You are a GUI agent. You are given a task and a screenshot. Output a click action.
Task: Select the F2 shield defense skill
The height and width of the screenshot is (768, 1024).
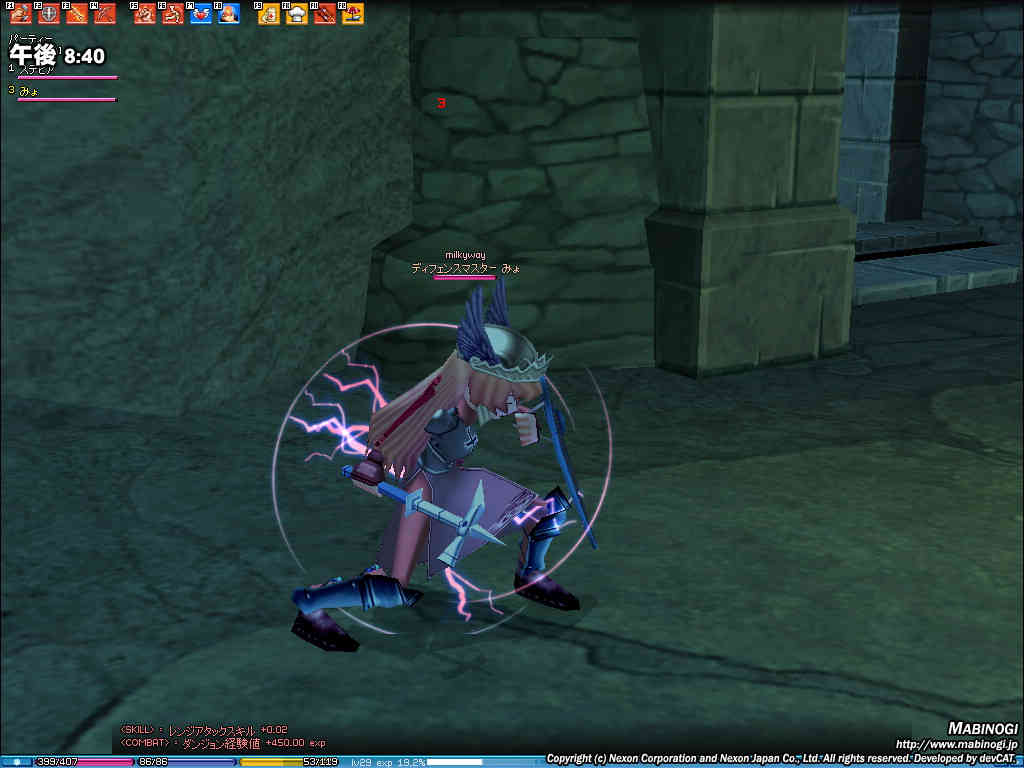click(x=49, y=15)
